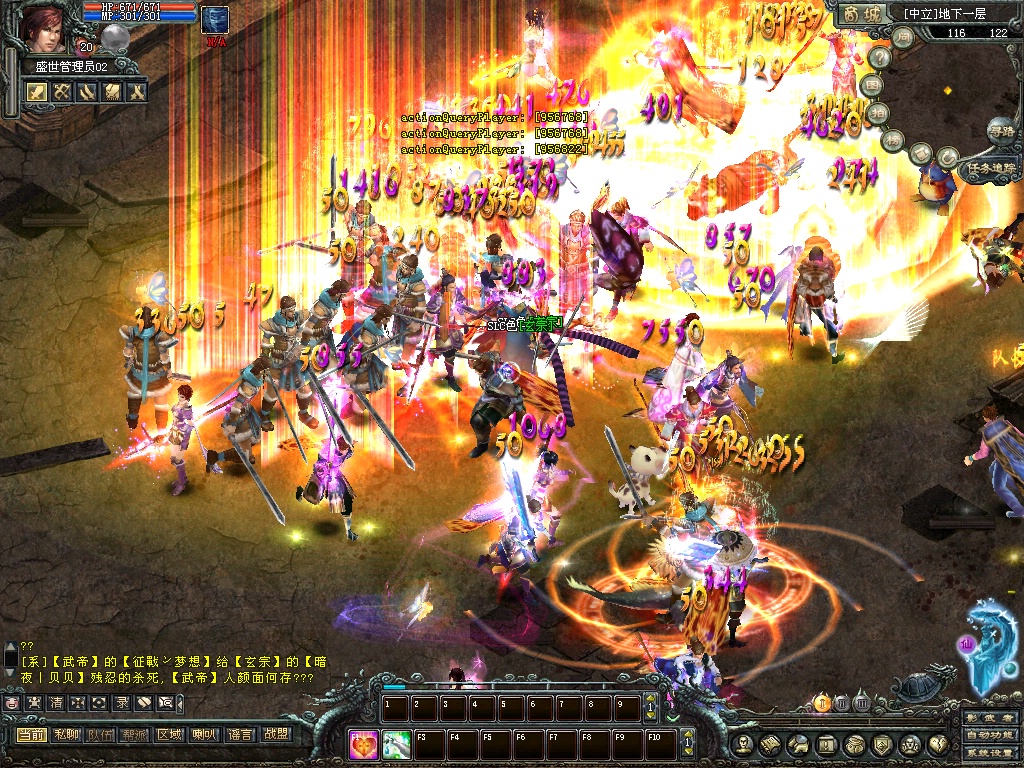Image resolution: width=1024 pixels, height=768 pixels.
Task: Click the 清 clear chat button
Action: [56, 703]
